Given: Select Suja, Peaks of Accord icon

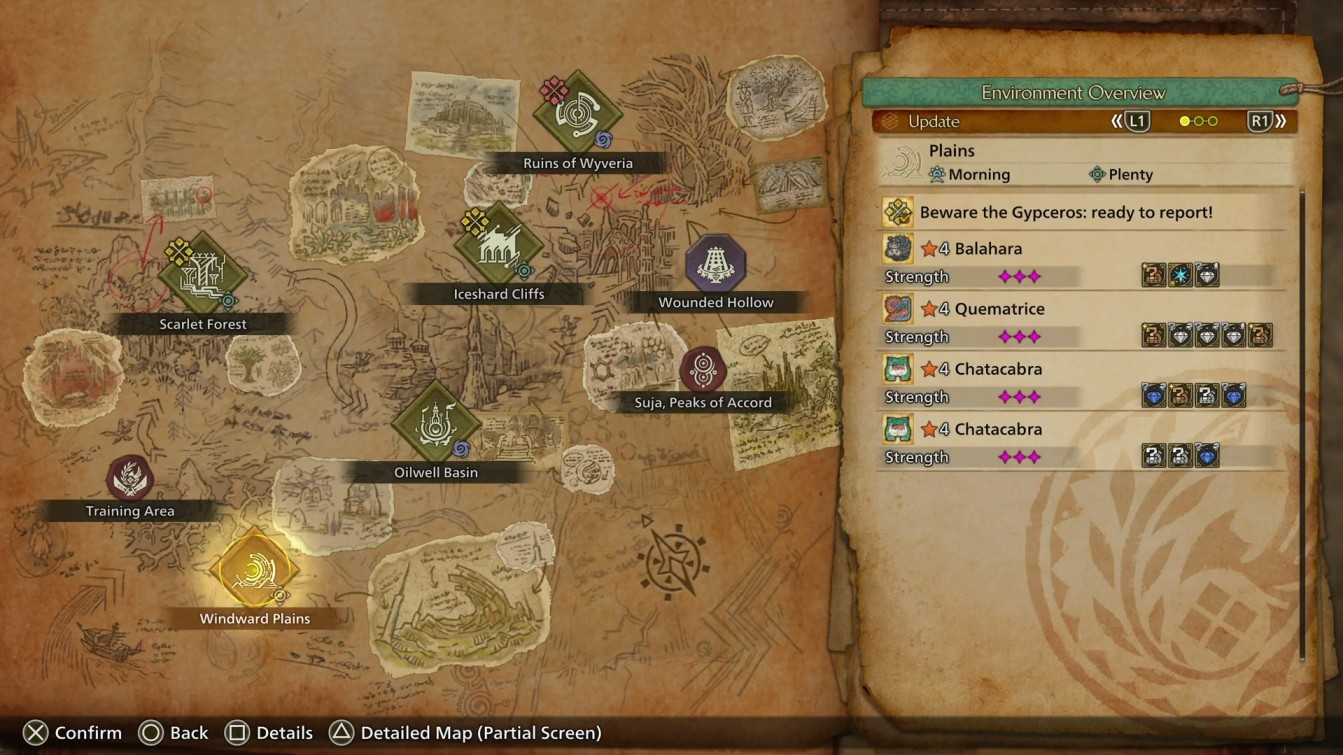Looking at the screenshot, I should pos(701,366).
